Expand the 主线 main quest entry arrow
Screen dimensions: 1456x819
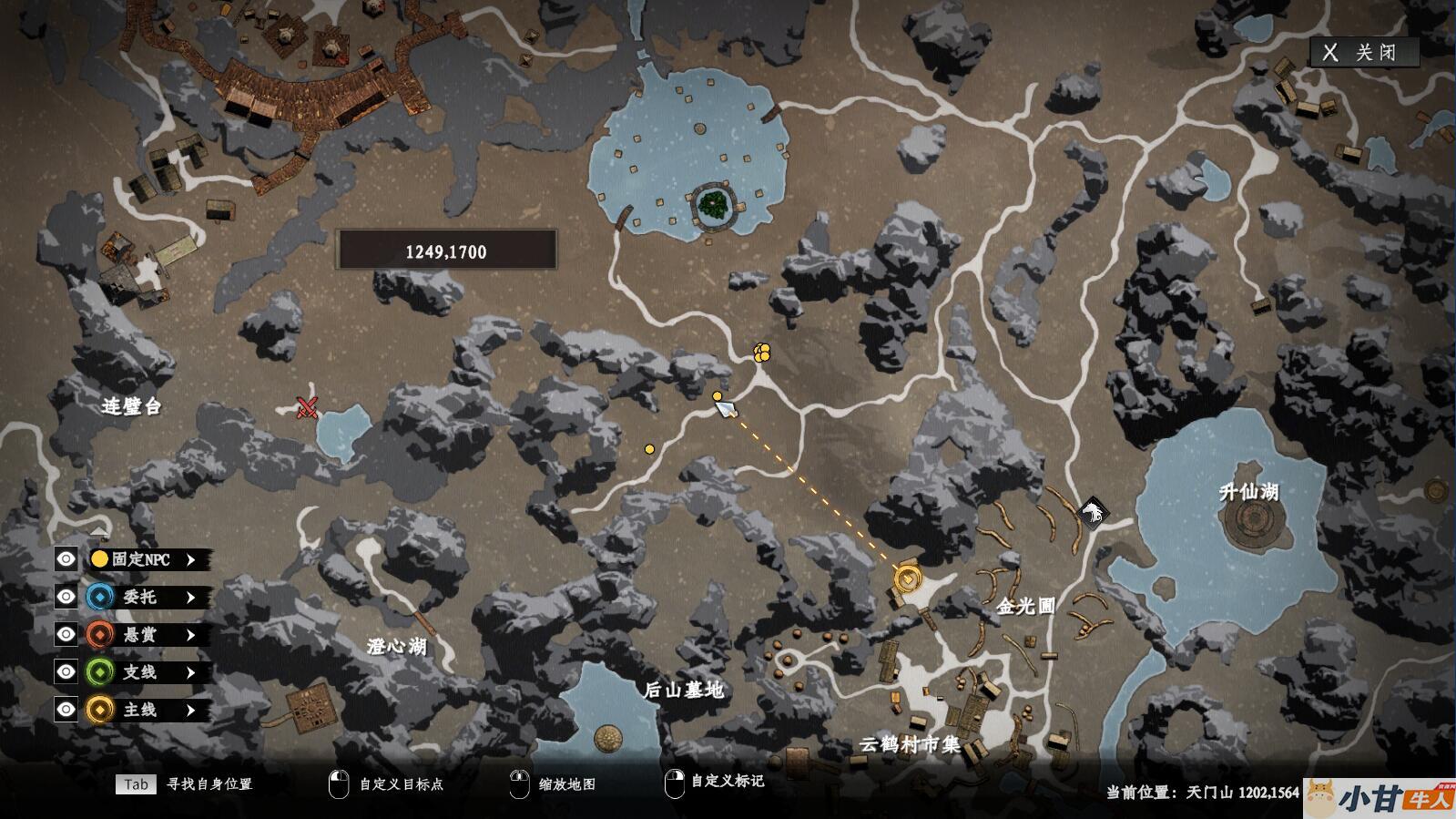(190, 710)
